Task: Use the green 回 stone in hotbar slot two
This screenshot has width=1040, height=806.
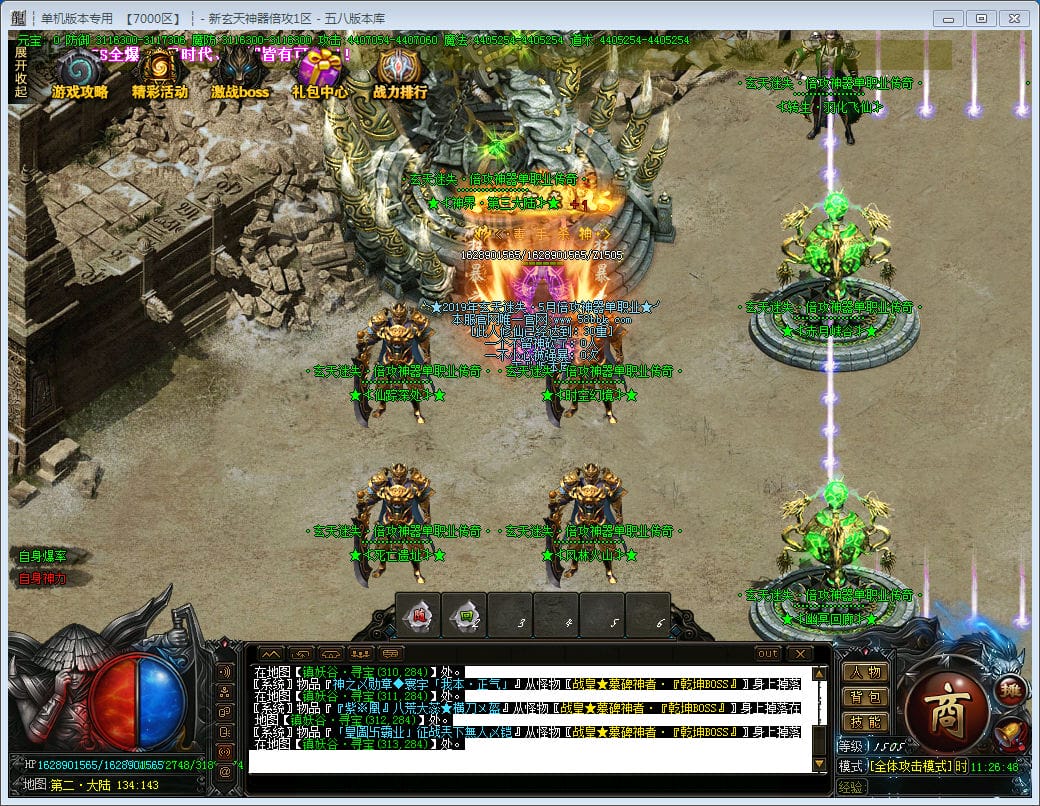Action: coord(465,616)
